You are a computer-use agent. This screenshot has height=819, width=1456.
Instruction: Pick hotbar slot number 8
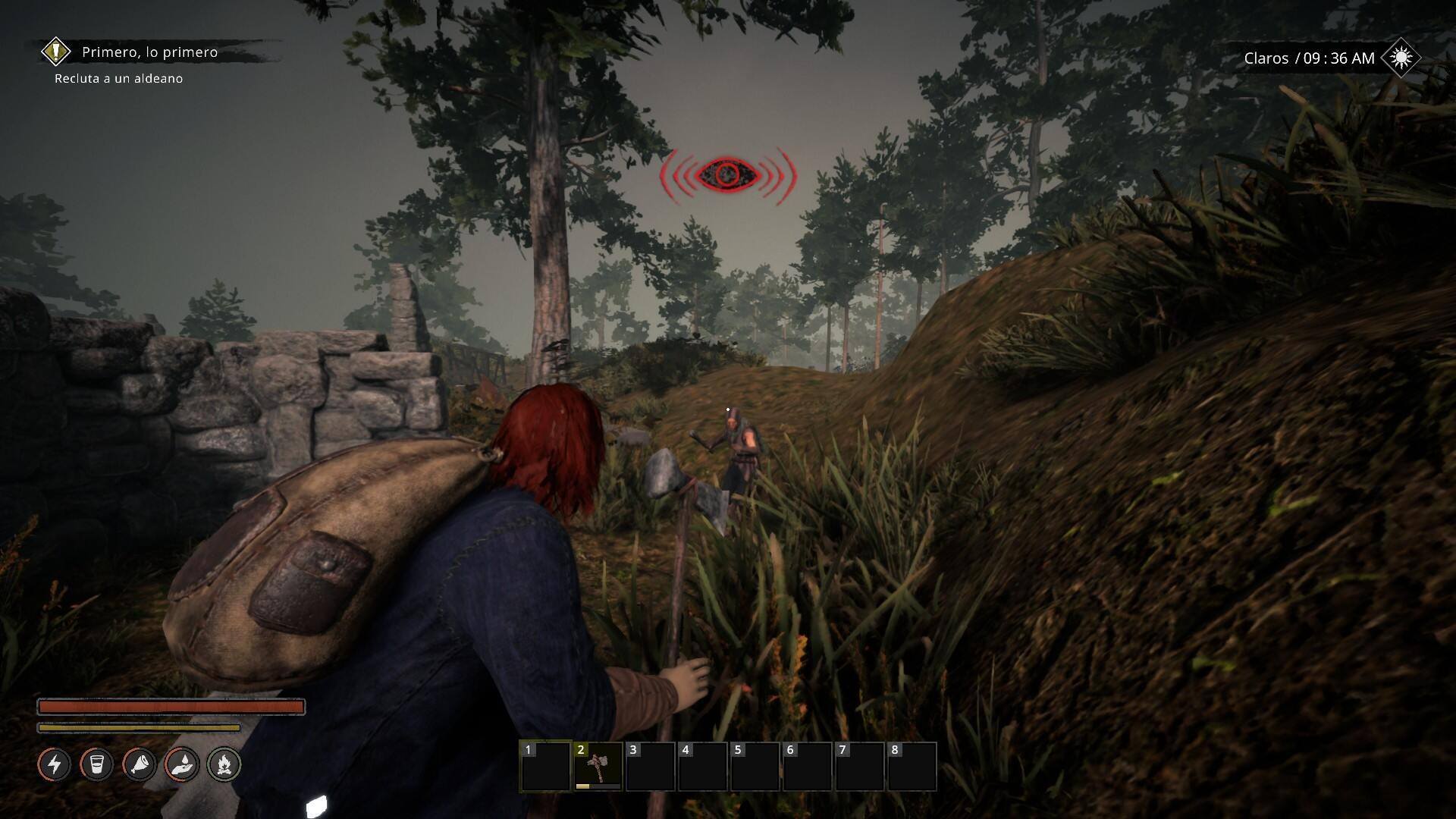point(912,767)
